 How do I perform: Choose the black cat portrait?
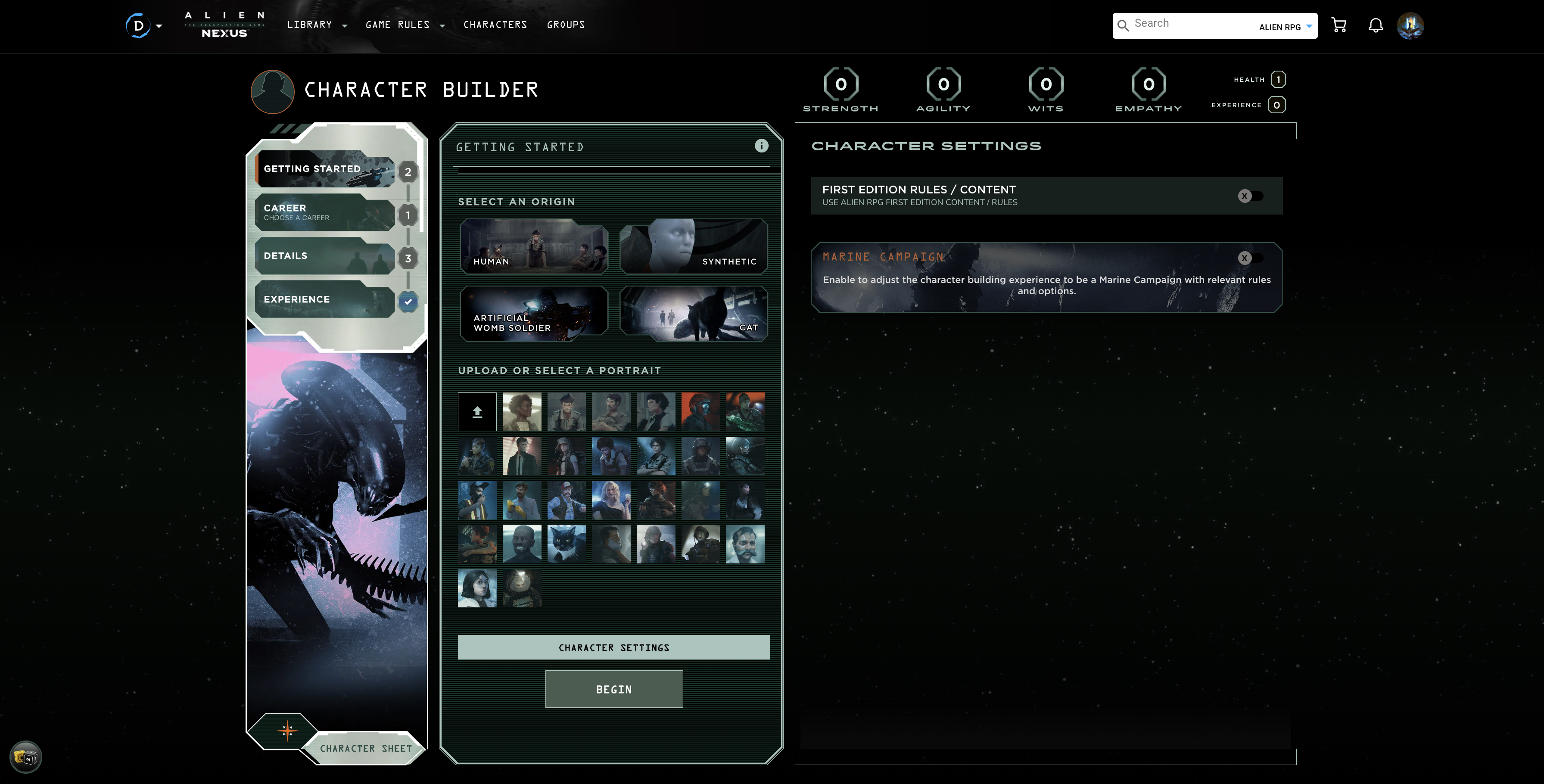point(566,544)
